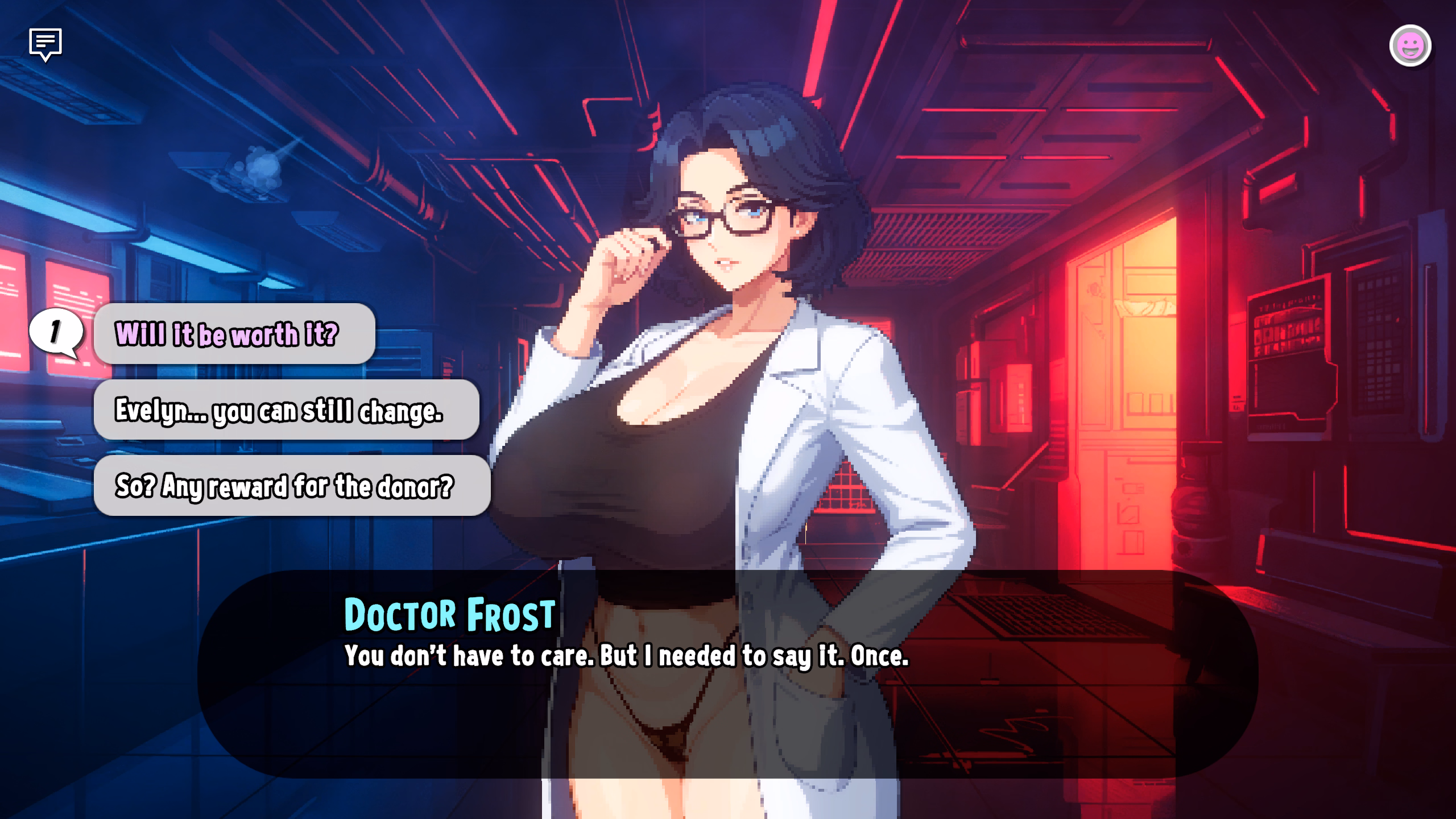Select "Evelyn... you can still change." option
The height and width of the screenshot is (819, 1456).
286,410
